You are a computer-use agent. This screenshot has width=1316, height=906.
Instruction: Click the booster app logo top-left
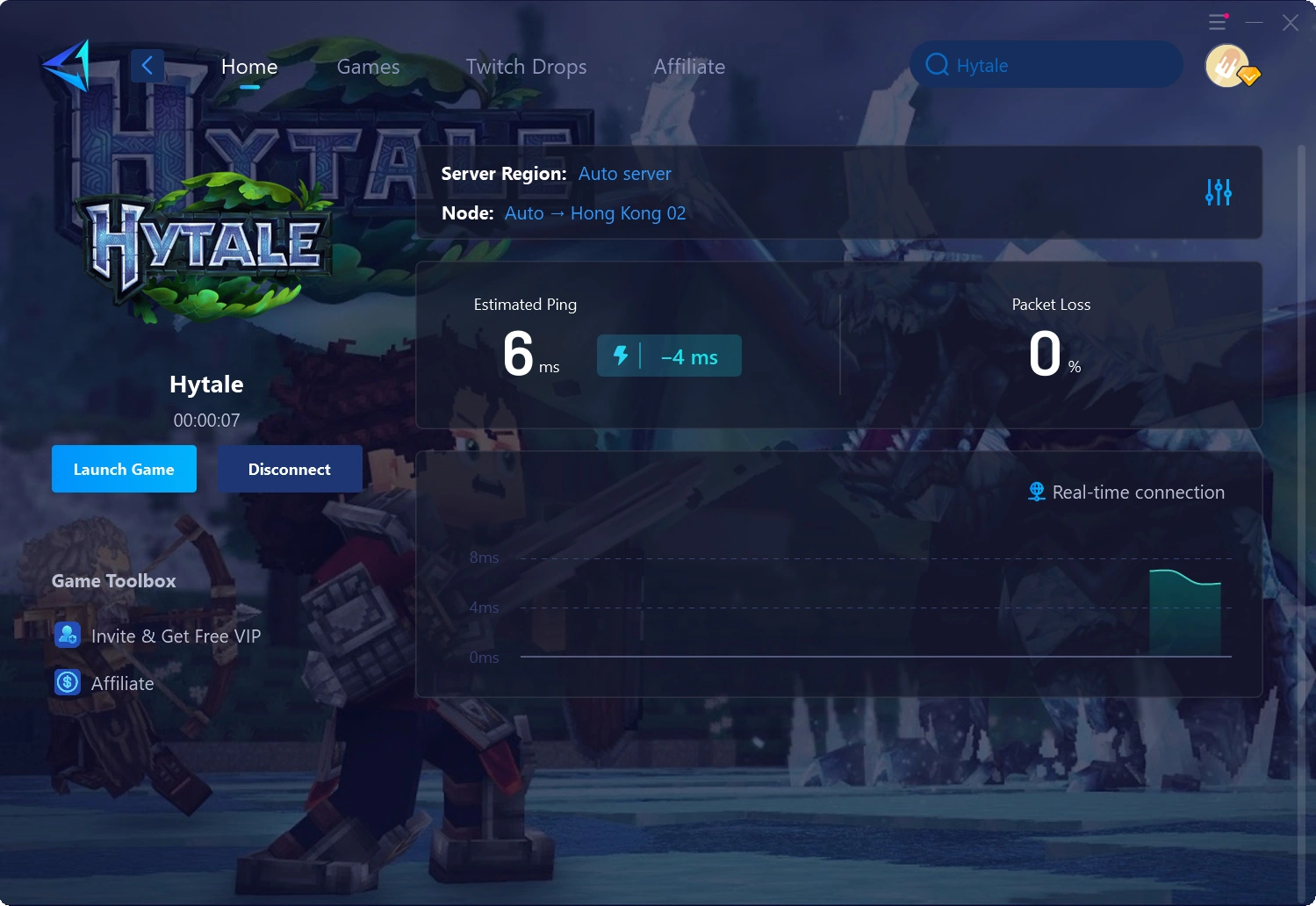pyautogui.click(x=68, y=66)
